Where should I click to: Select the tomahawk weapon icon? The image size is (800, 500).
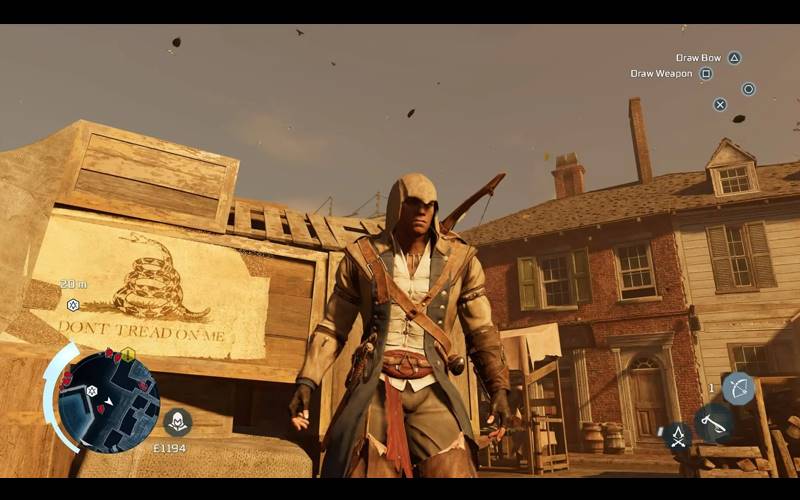tap(713, 423)
